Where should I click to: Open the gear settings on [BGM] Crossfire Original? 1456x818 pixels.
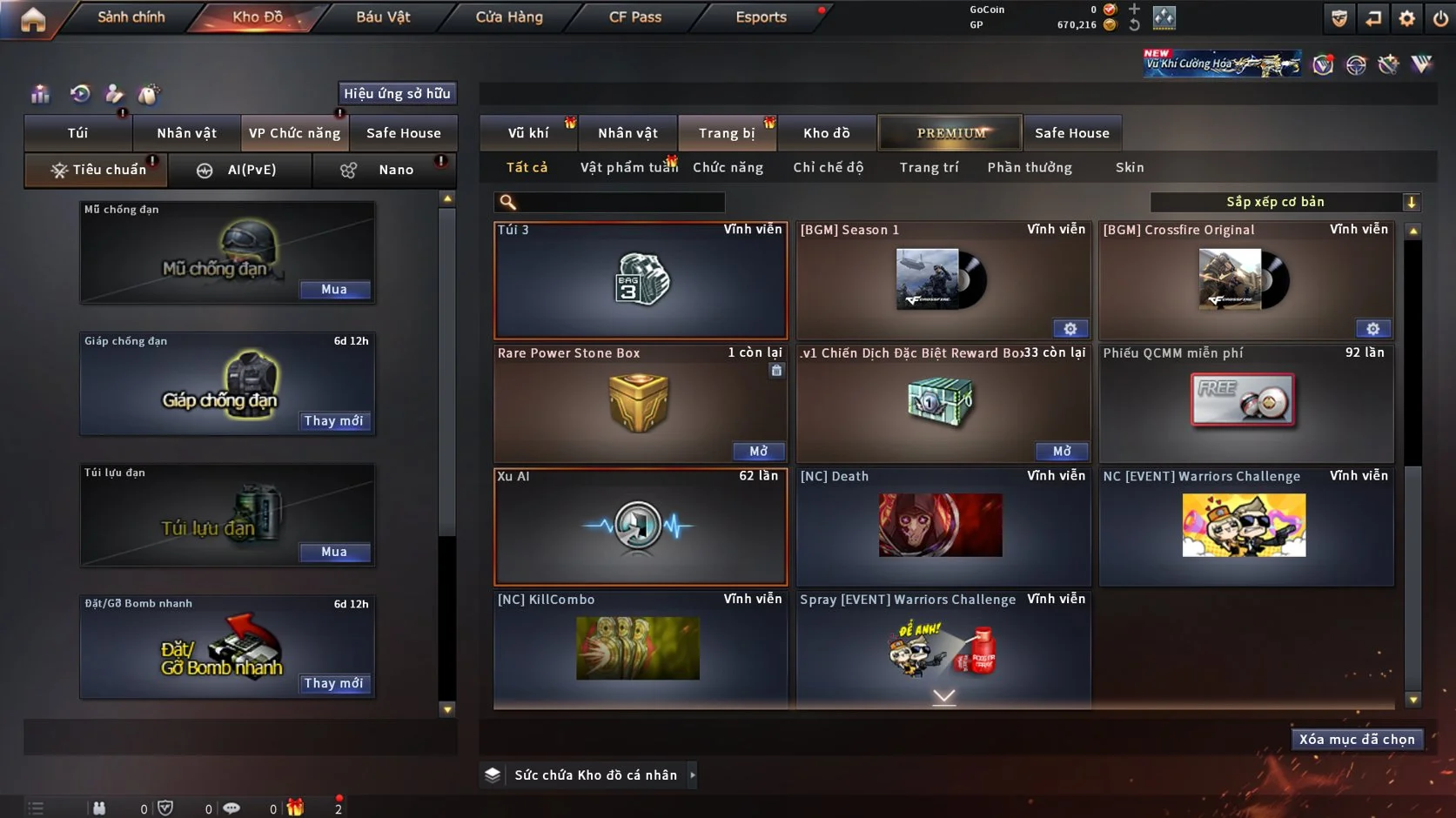[x=1372, y=328]
